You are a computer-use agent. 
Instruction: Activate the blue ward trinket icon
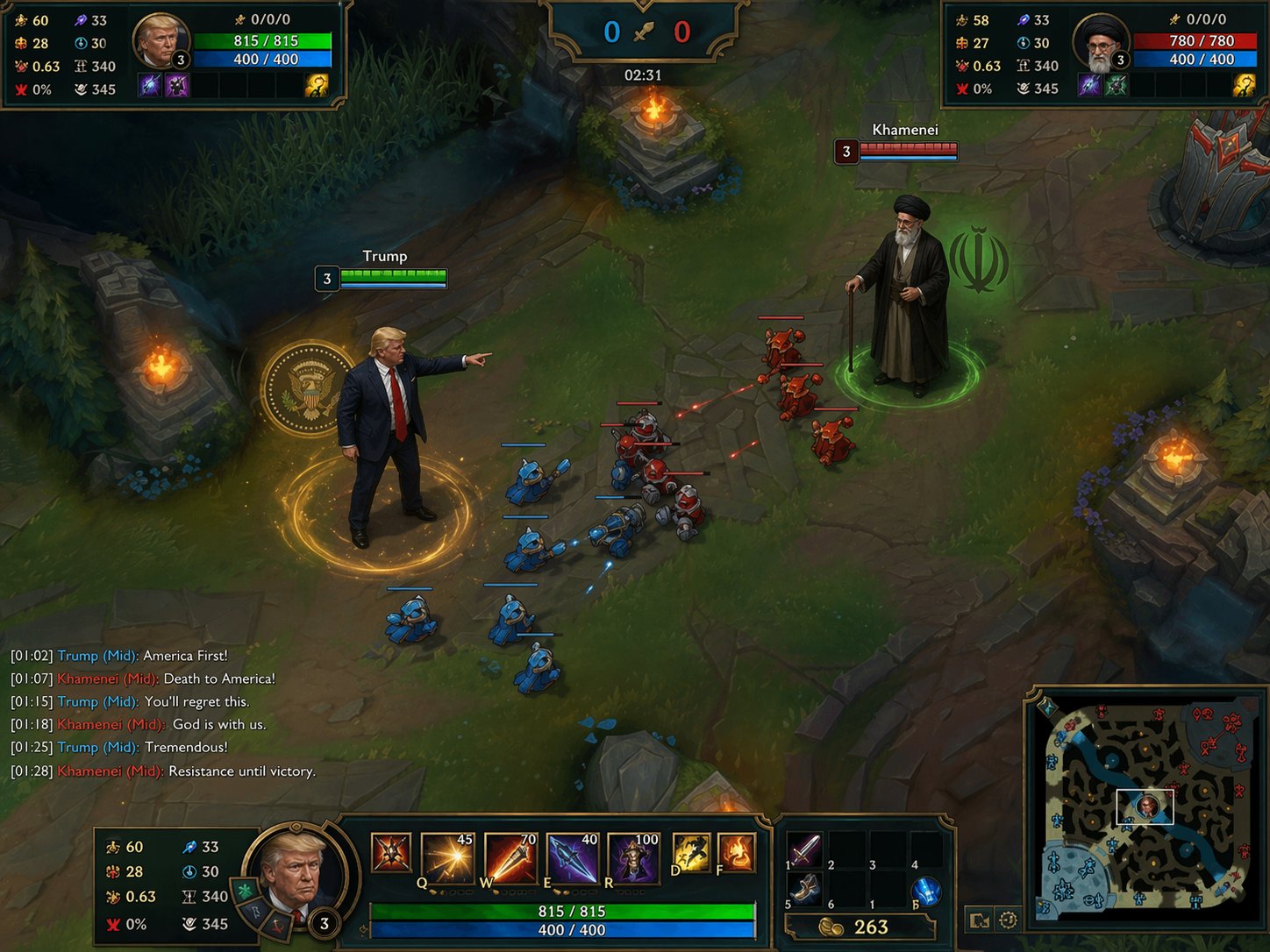[x=927, y=892]
